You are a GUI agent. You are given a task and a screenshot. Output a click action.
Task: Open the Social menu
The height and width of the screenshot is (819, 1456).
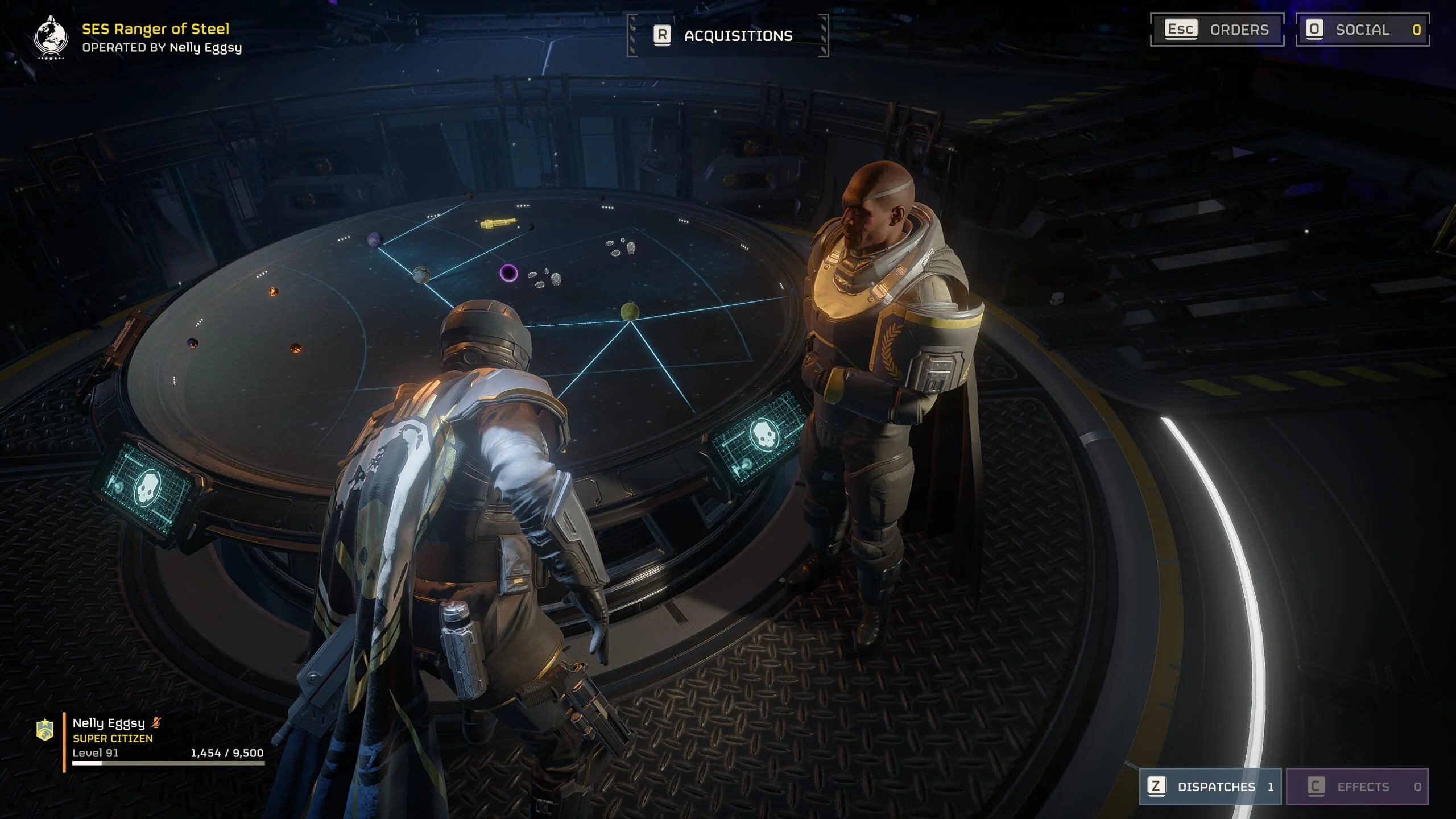click(1362, 30)
